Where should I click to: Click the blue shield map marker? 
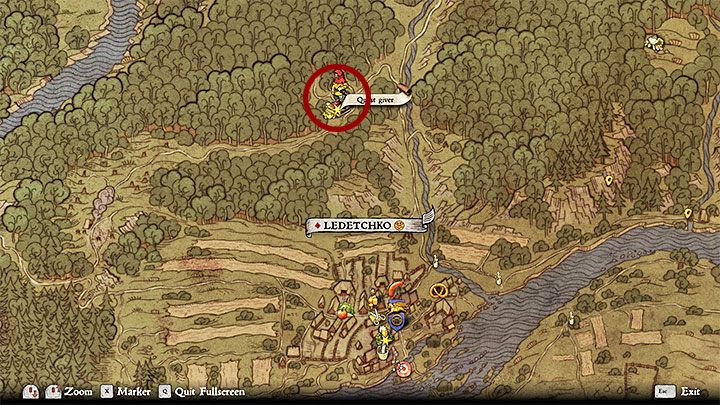(397, 321)
